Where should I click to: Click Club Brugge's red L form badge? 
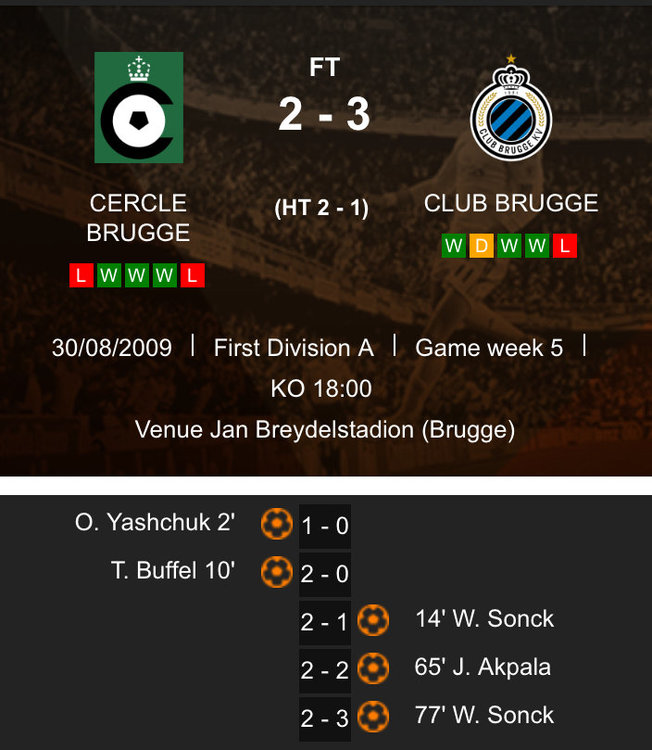coord(565,246)
